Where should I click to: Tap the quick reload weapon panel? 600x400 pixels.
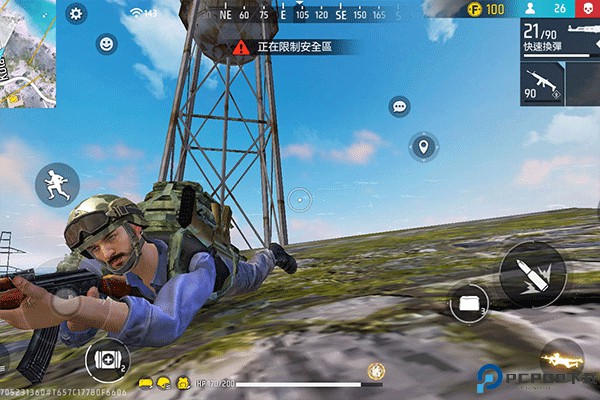click(560, 40)
